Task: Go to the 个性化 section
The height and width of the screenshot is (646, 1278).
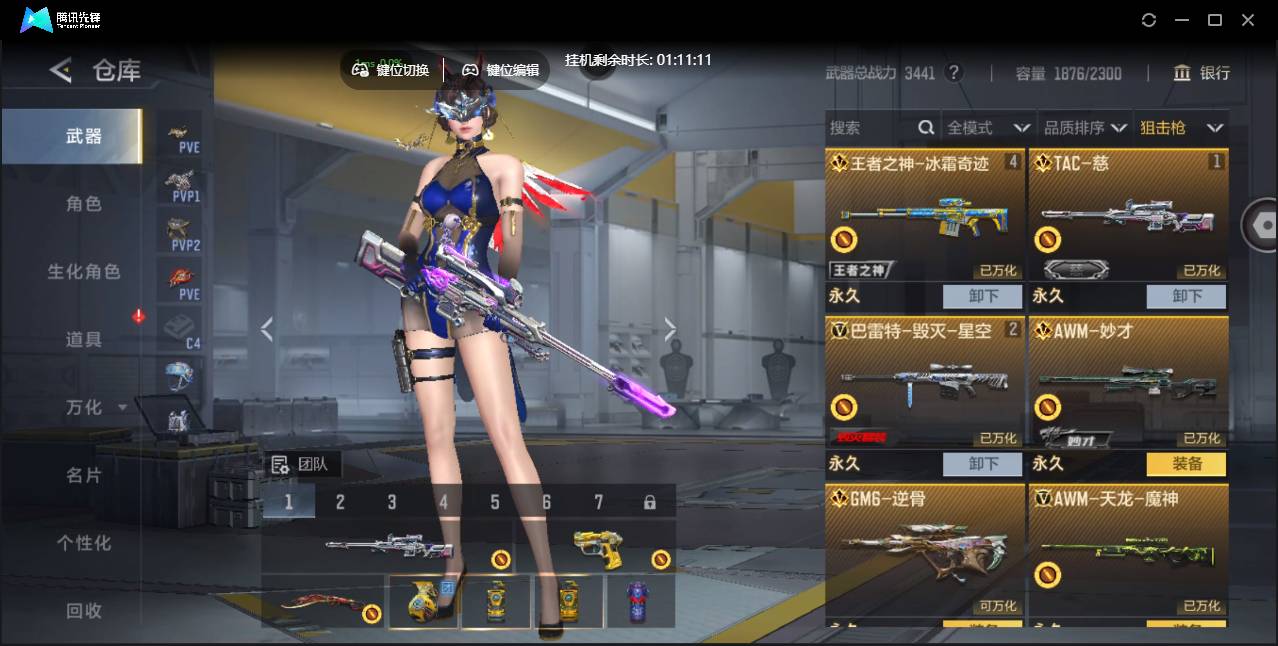Action: pos(84,544)
